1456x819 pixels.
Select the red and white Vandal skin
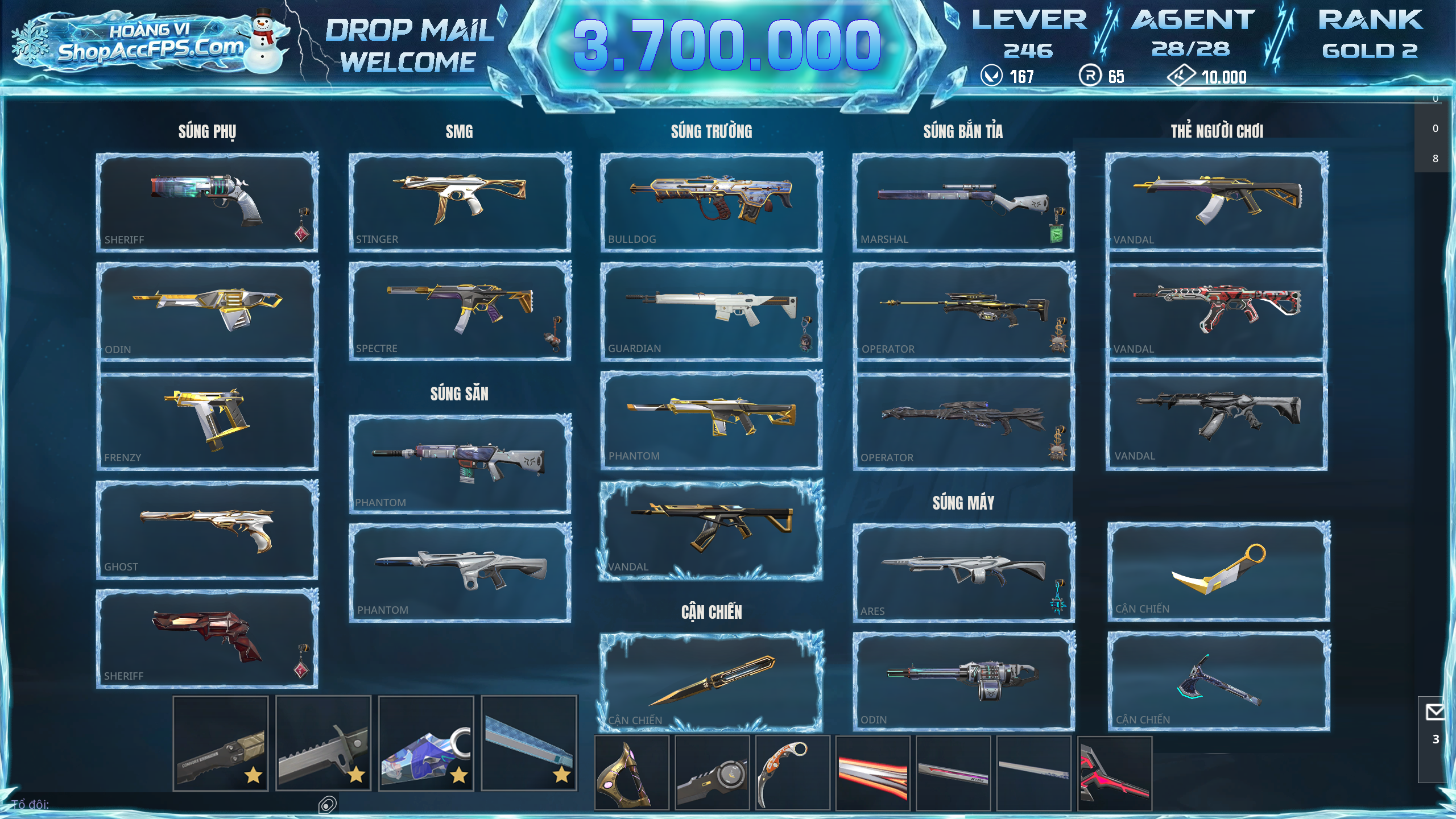1216,311
